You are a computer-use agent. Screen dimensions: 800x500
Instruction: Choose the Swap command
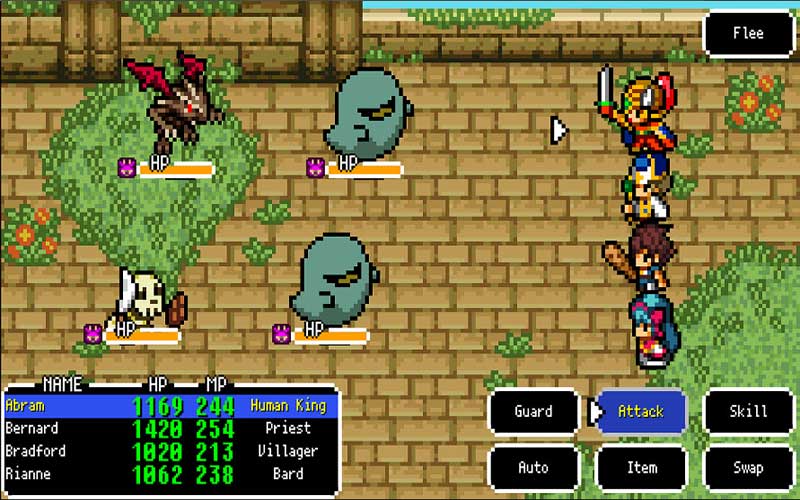(x=748, y=467)
